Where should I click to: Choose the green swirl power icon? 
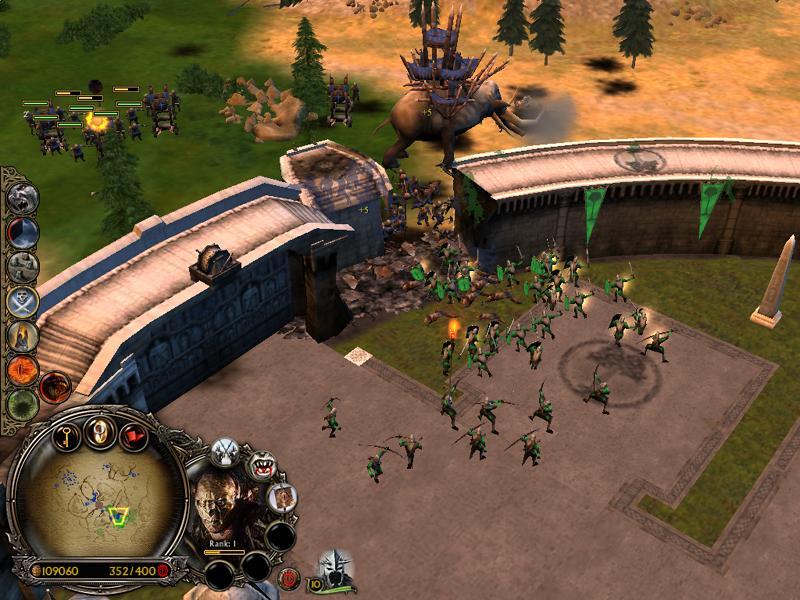22,404
